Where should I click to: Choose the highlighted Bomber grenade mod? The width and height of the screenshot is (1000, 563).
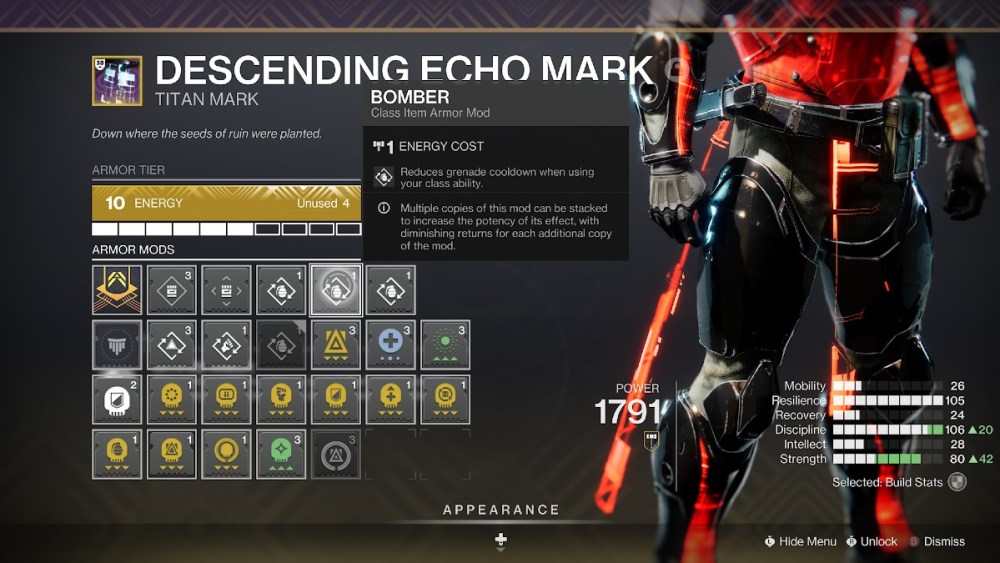click(336, 290)
